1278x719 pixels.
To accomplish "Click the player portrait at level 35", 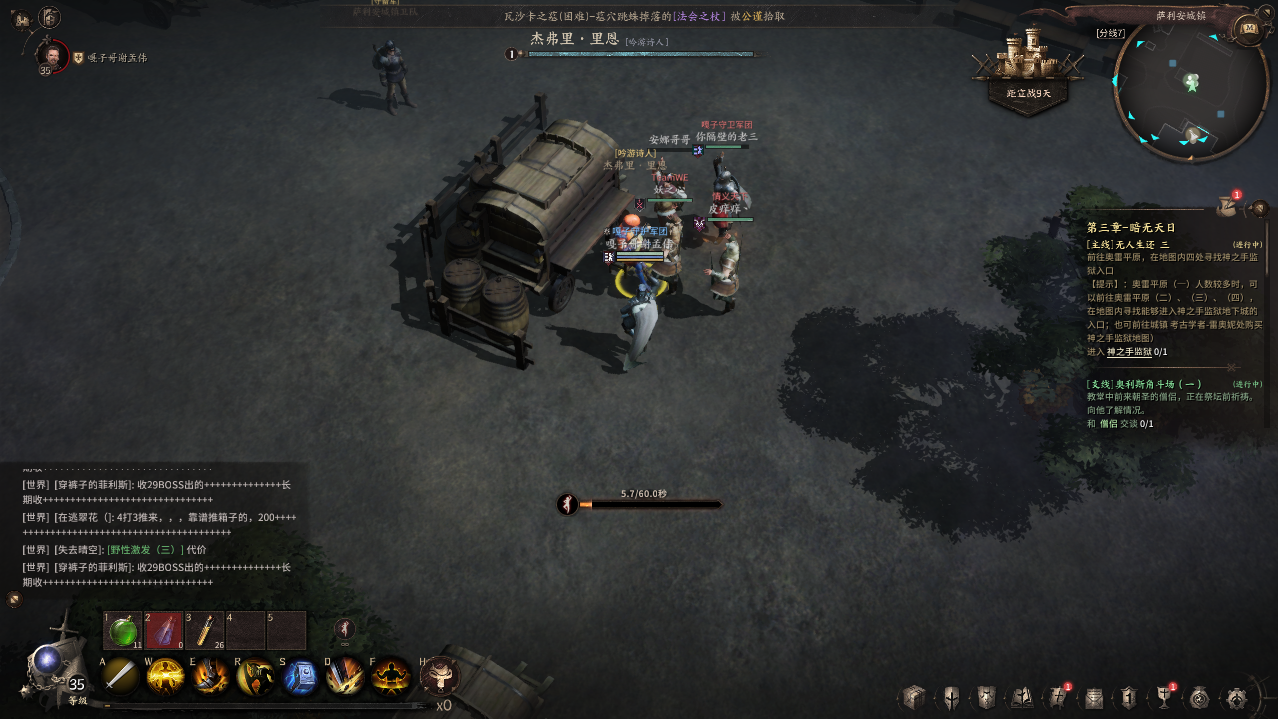I will pyautogui.click(x=52, y=55).
